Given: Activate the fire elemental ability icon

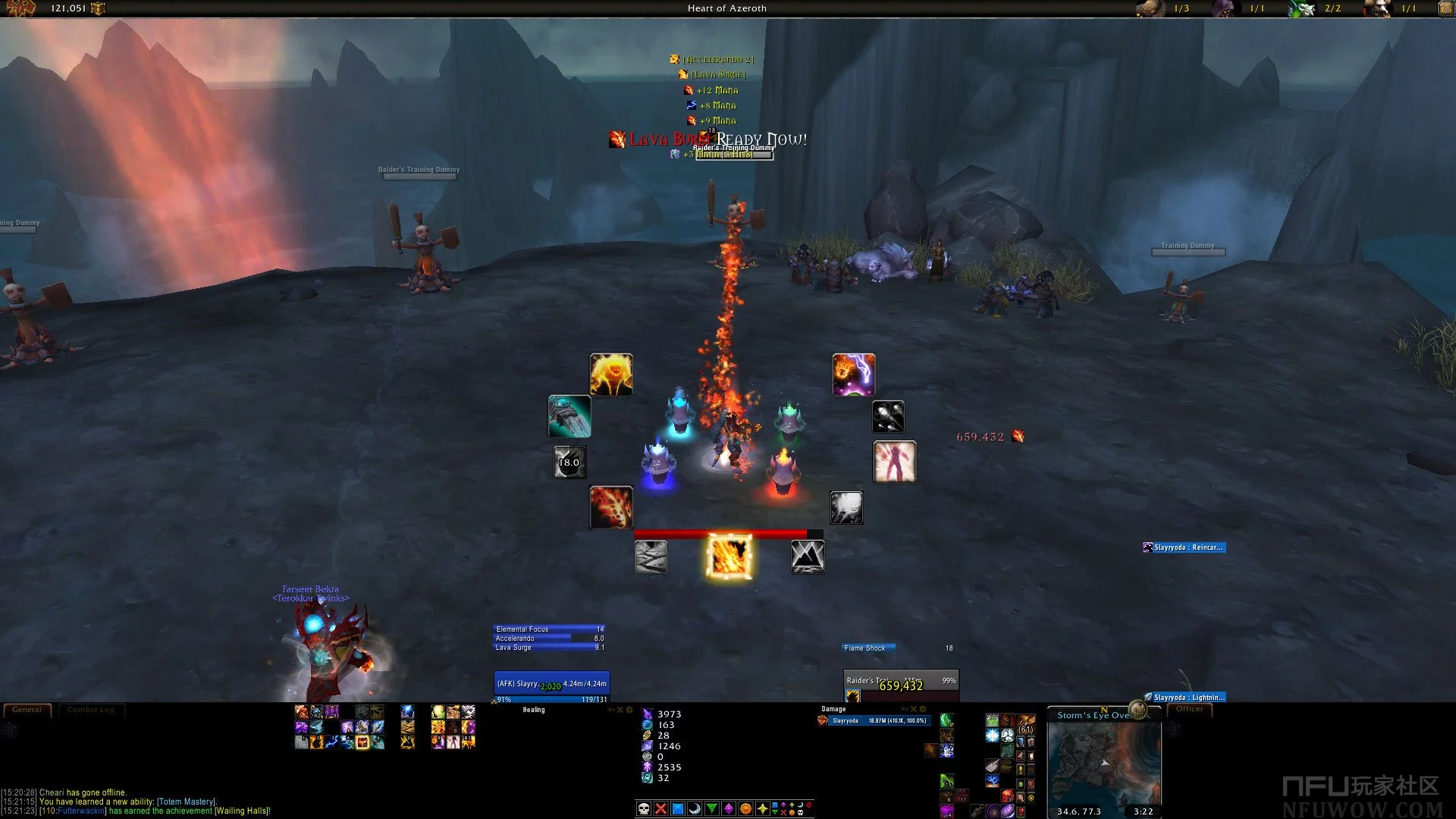Looking at the screenshot, I should 611,375.
